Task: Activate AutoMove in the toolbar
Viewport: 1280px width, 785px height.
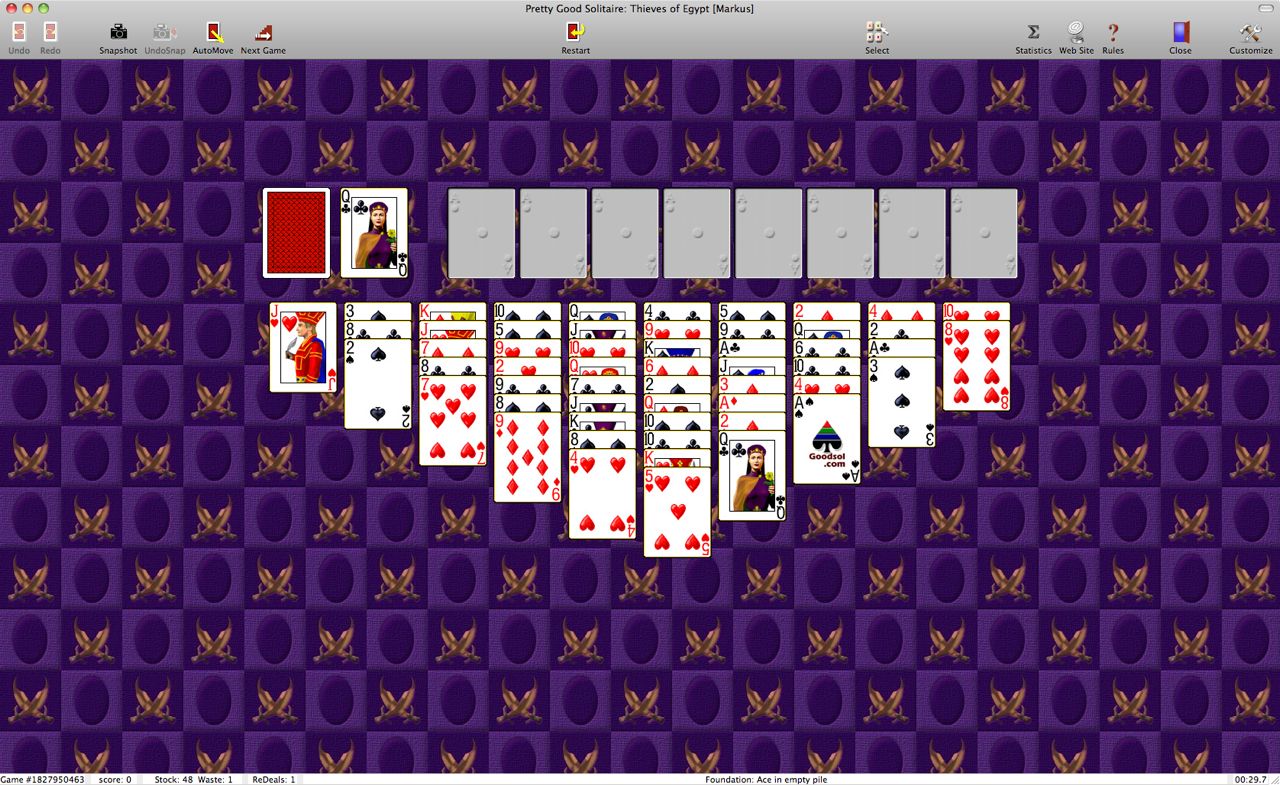Action: (213, 38)
